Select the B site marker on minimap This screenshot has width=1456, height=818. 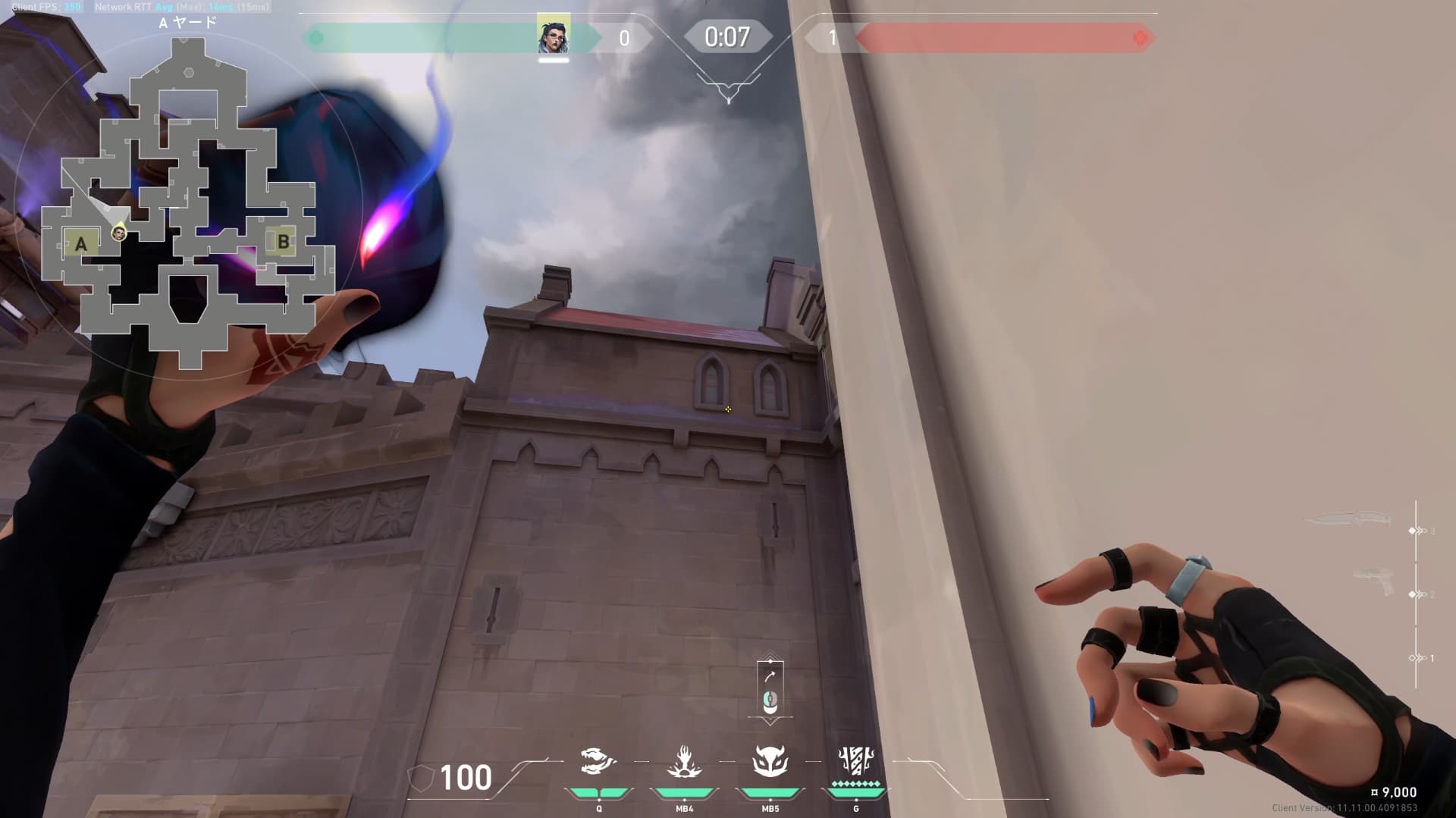[x=283, y=242]
